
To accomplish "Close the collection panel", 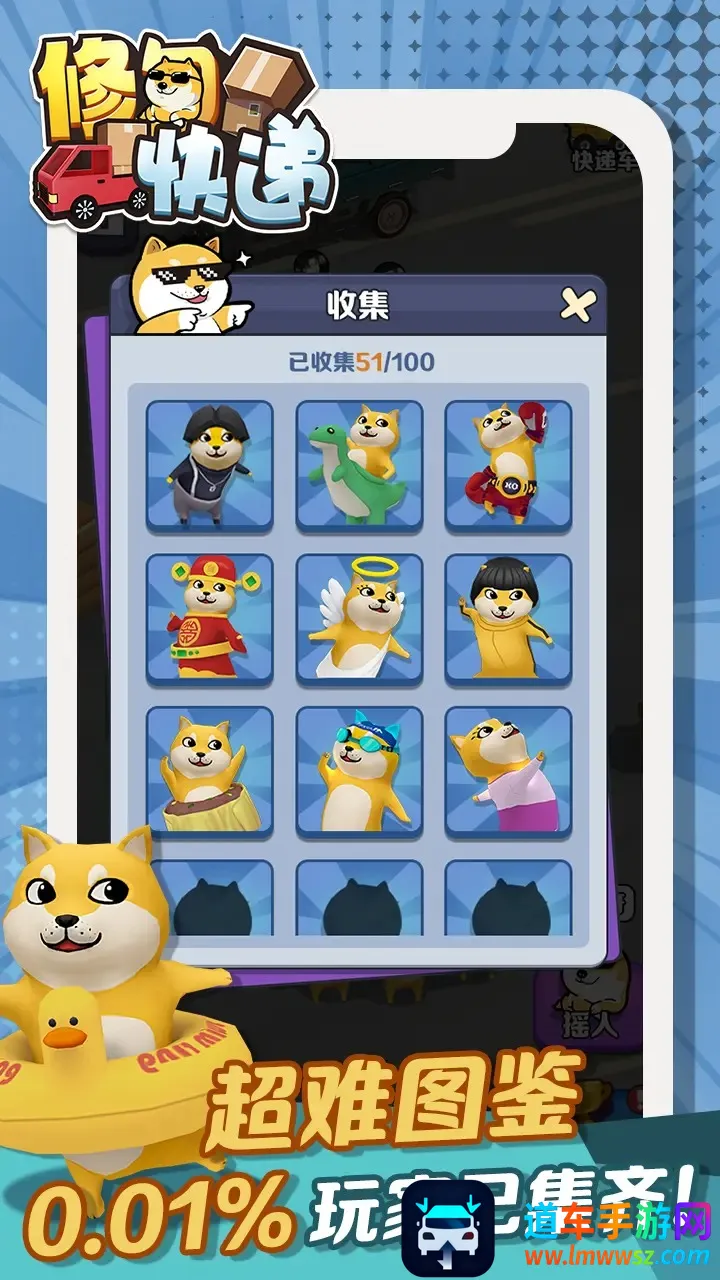I will tap(578, 305).
